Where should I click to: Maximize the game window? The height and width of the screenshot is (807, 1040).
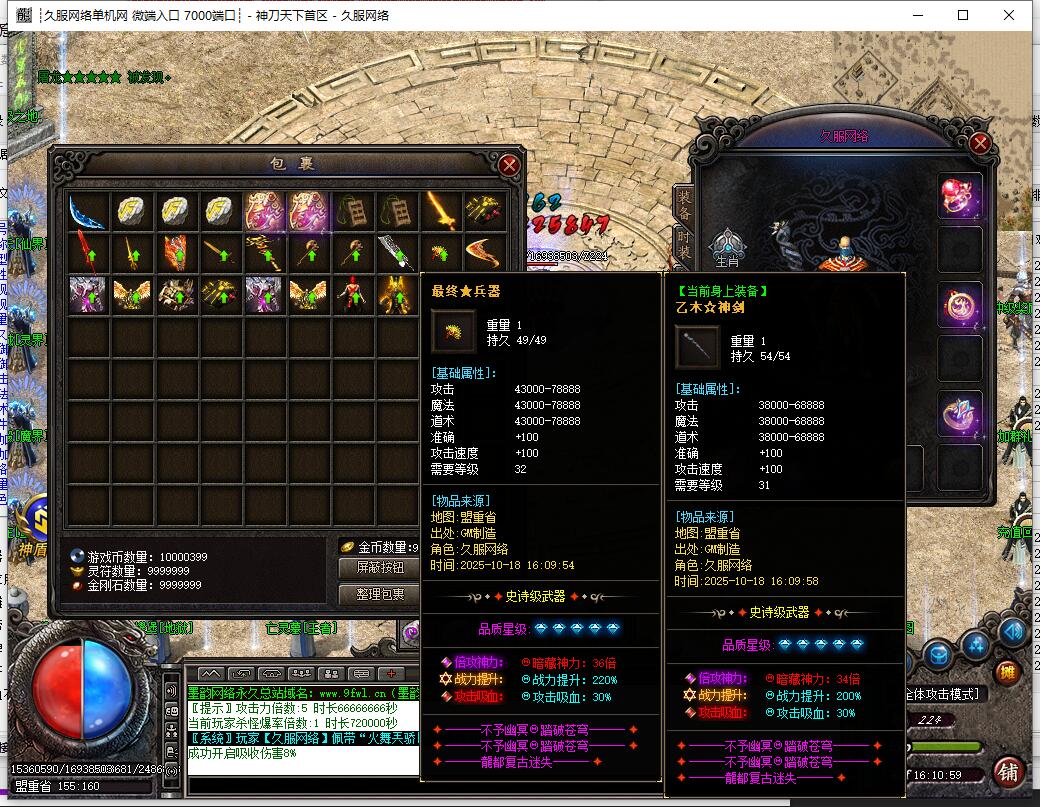pos(963,15)
